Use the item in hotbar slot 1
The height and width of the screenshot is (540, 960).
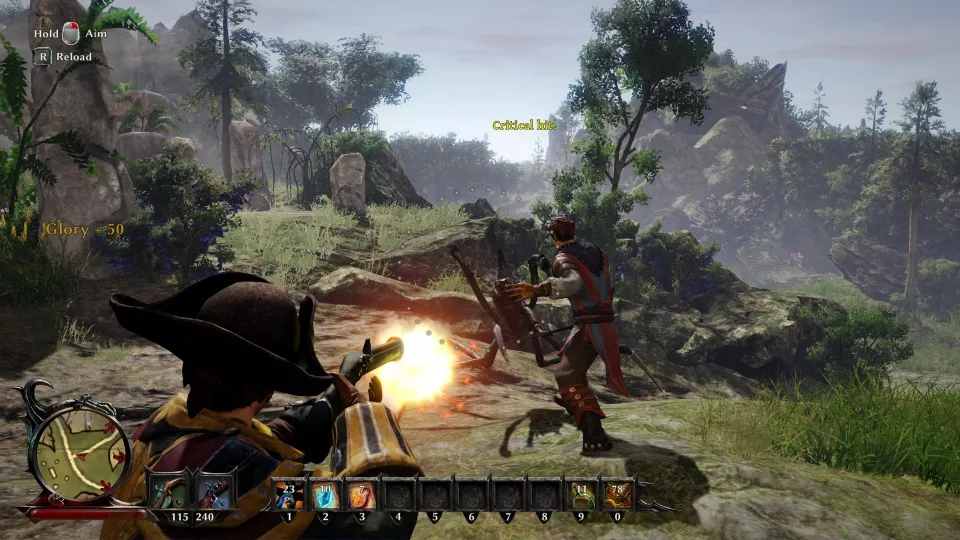pos(289,496)
